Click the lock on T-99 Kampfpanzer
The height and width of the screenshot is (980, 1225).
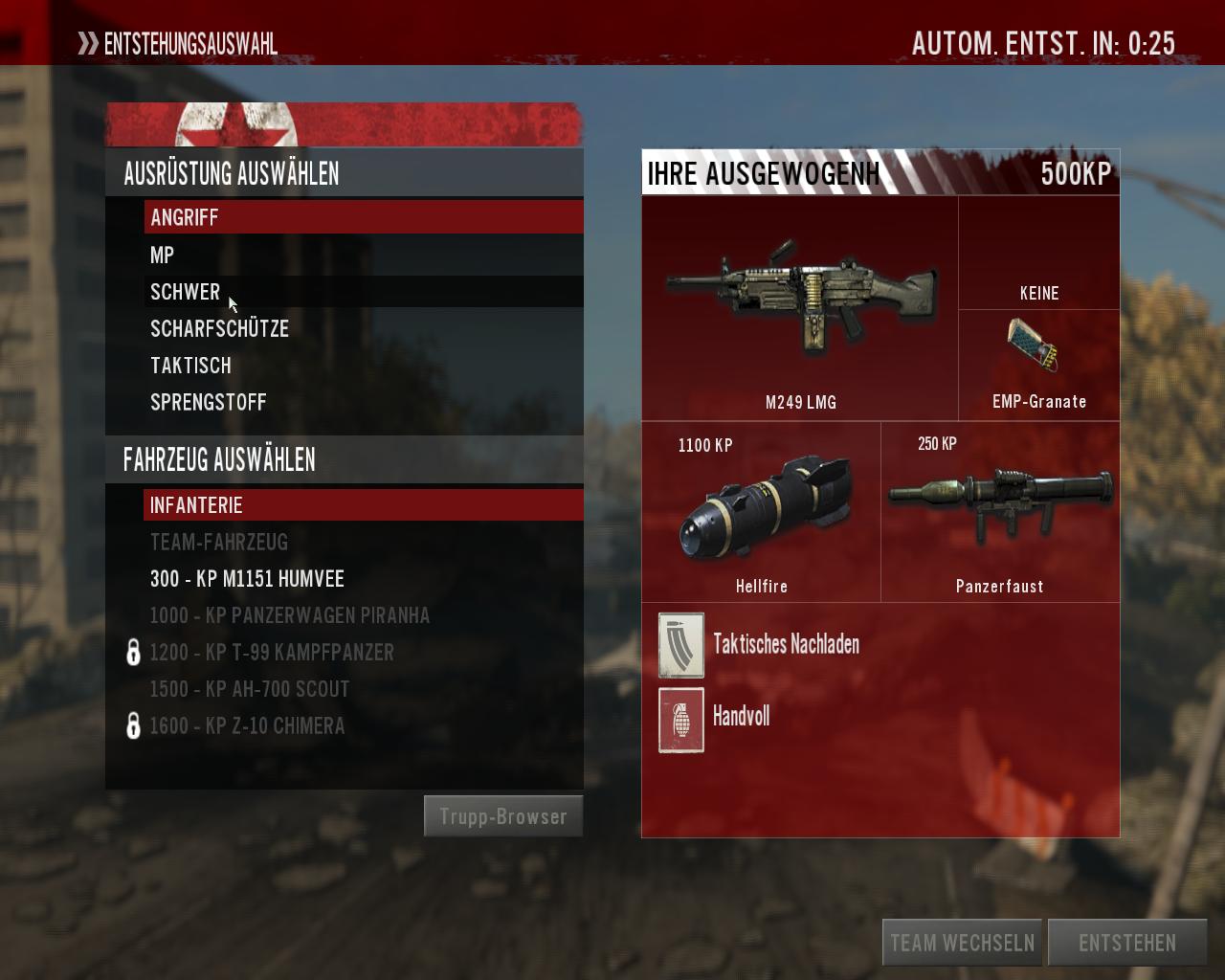(132, 652)
